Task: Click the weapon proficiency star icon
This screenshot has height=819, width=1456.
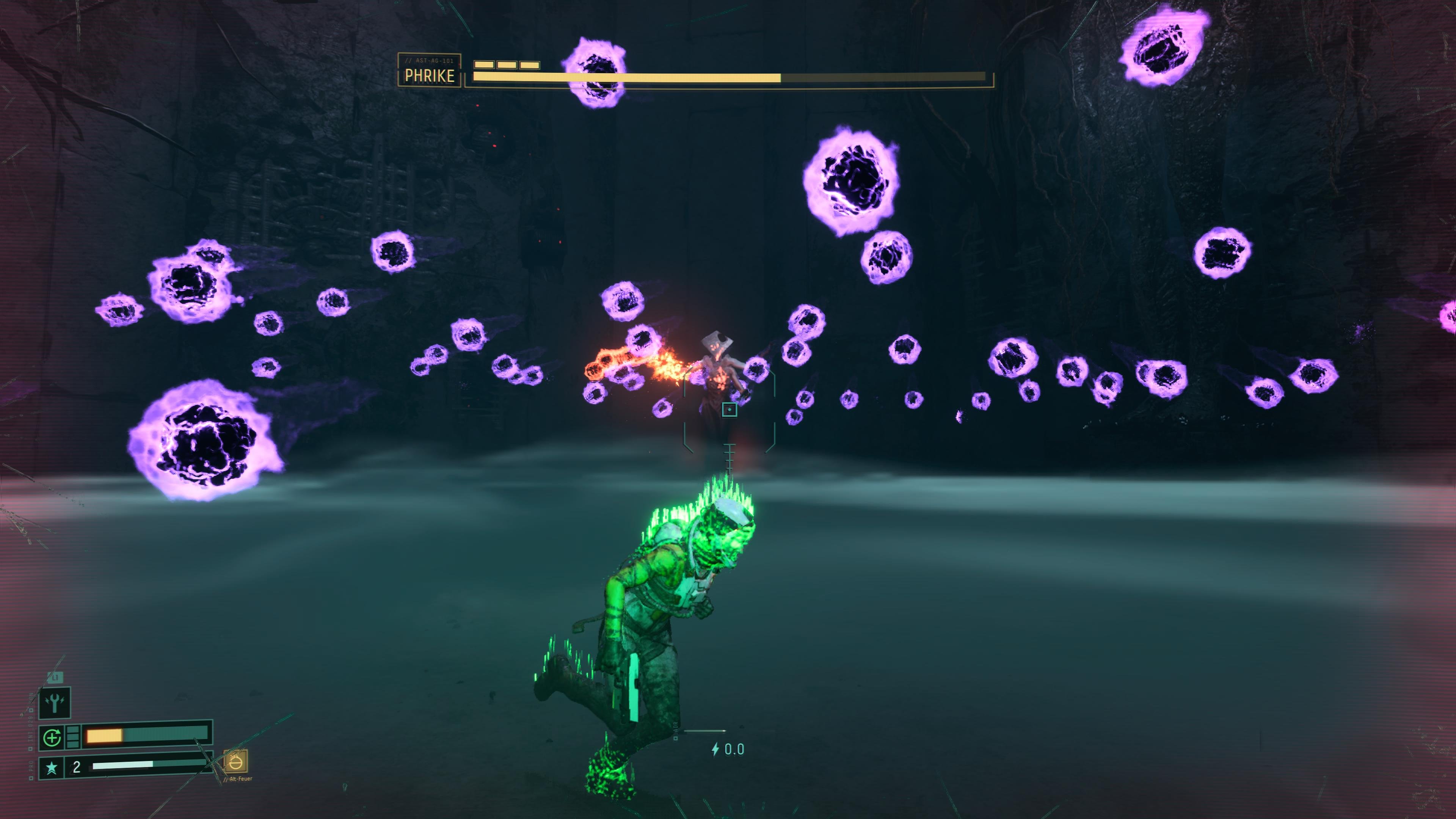Action: coord(52,767)
